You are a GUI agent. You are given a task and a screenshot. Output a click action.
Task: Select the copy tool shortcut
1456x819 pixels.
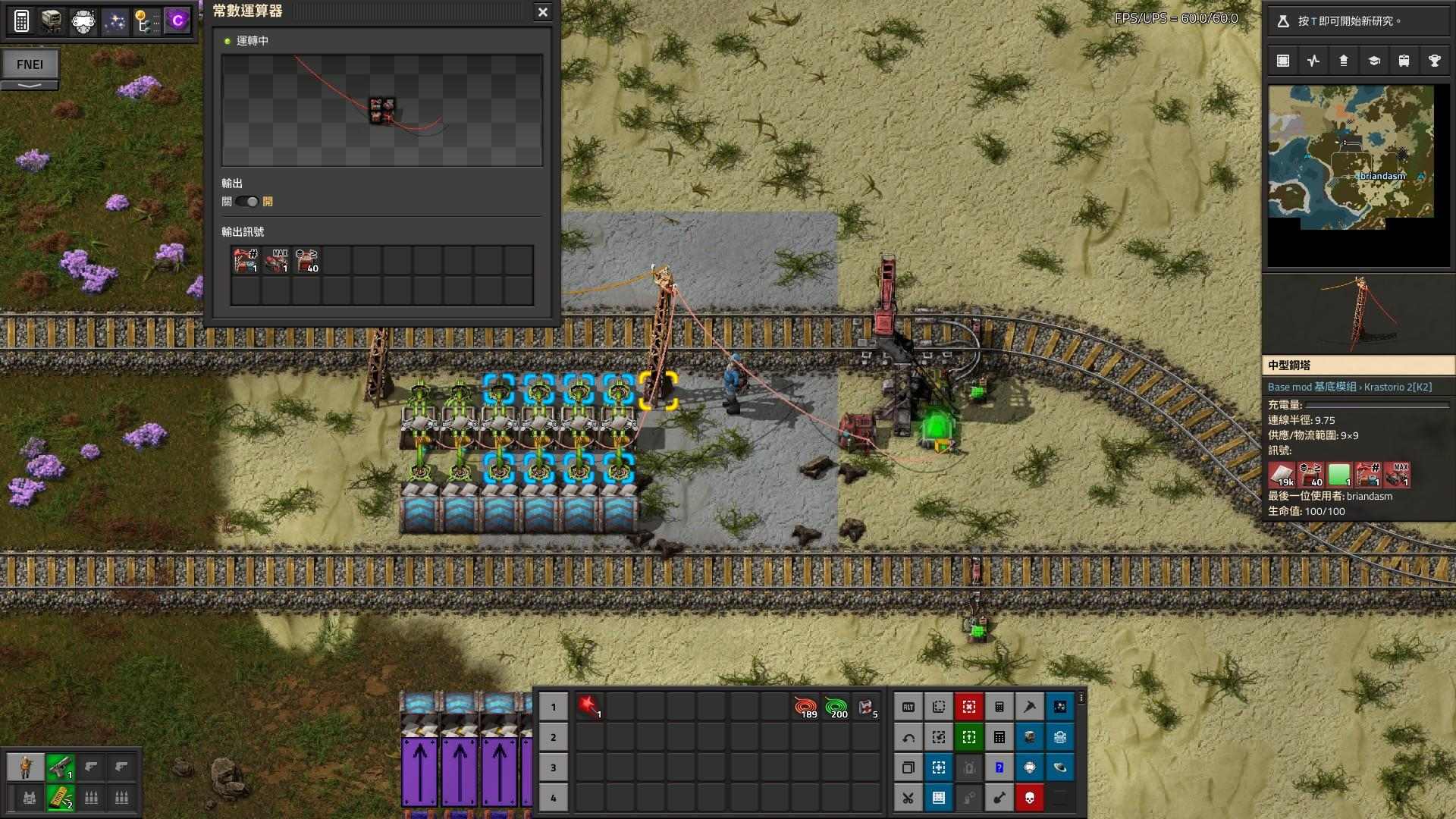pos(908,767)
